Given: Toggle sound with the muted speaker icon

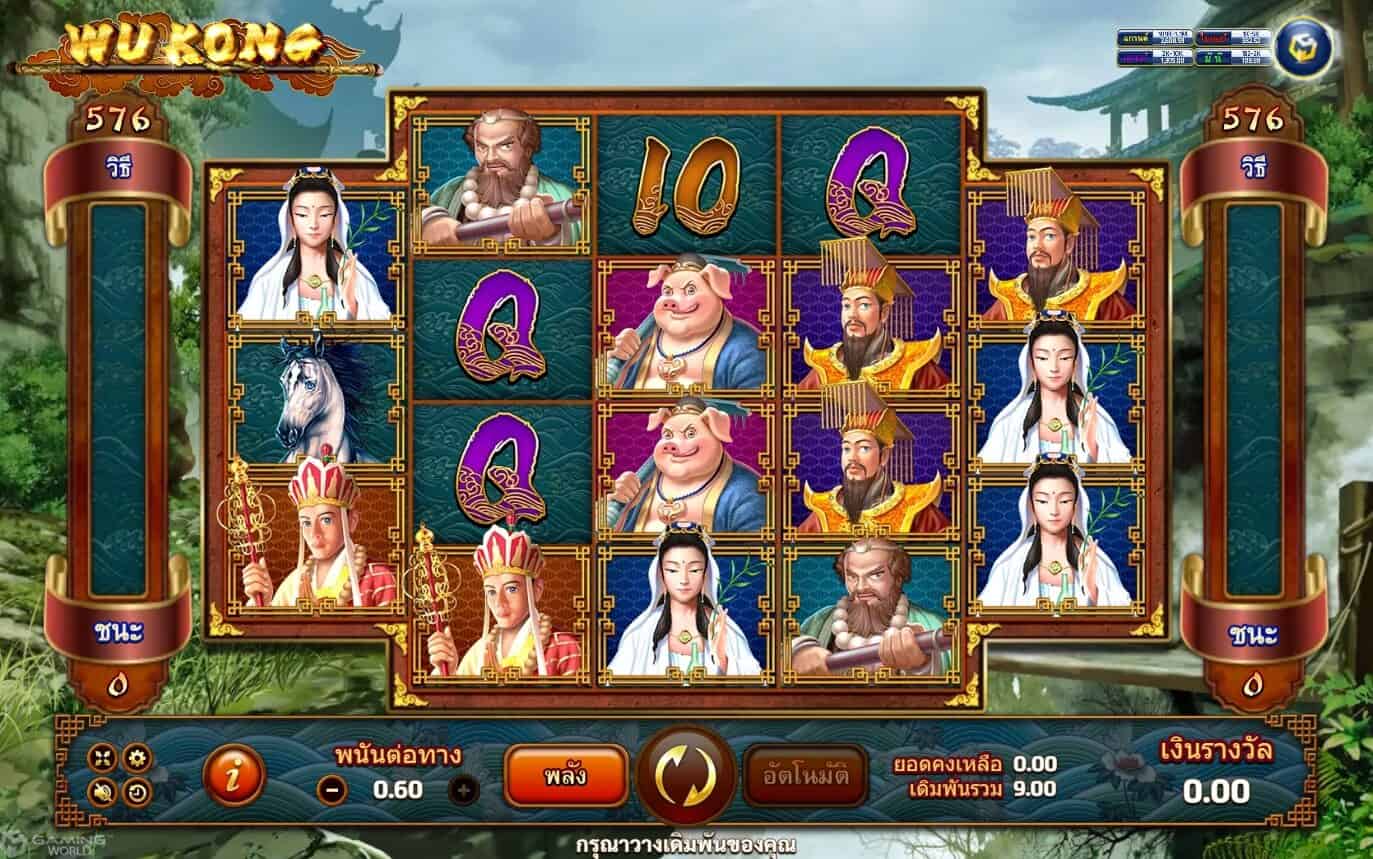Looking at the screenshot, I should [102, 793].
